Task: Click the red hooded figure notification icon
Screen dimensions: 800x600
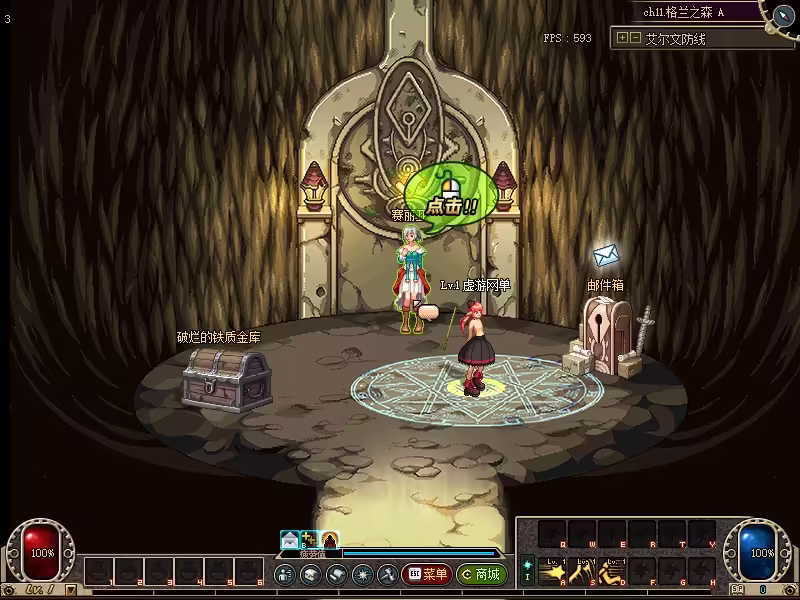Action: (x=330, y=539)
